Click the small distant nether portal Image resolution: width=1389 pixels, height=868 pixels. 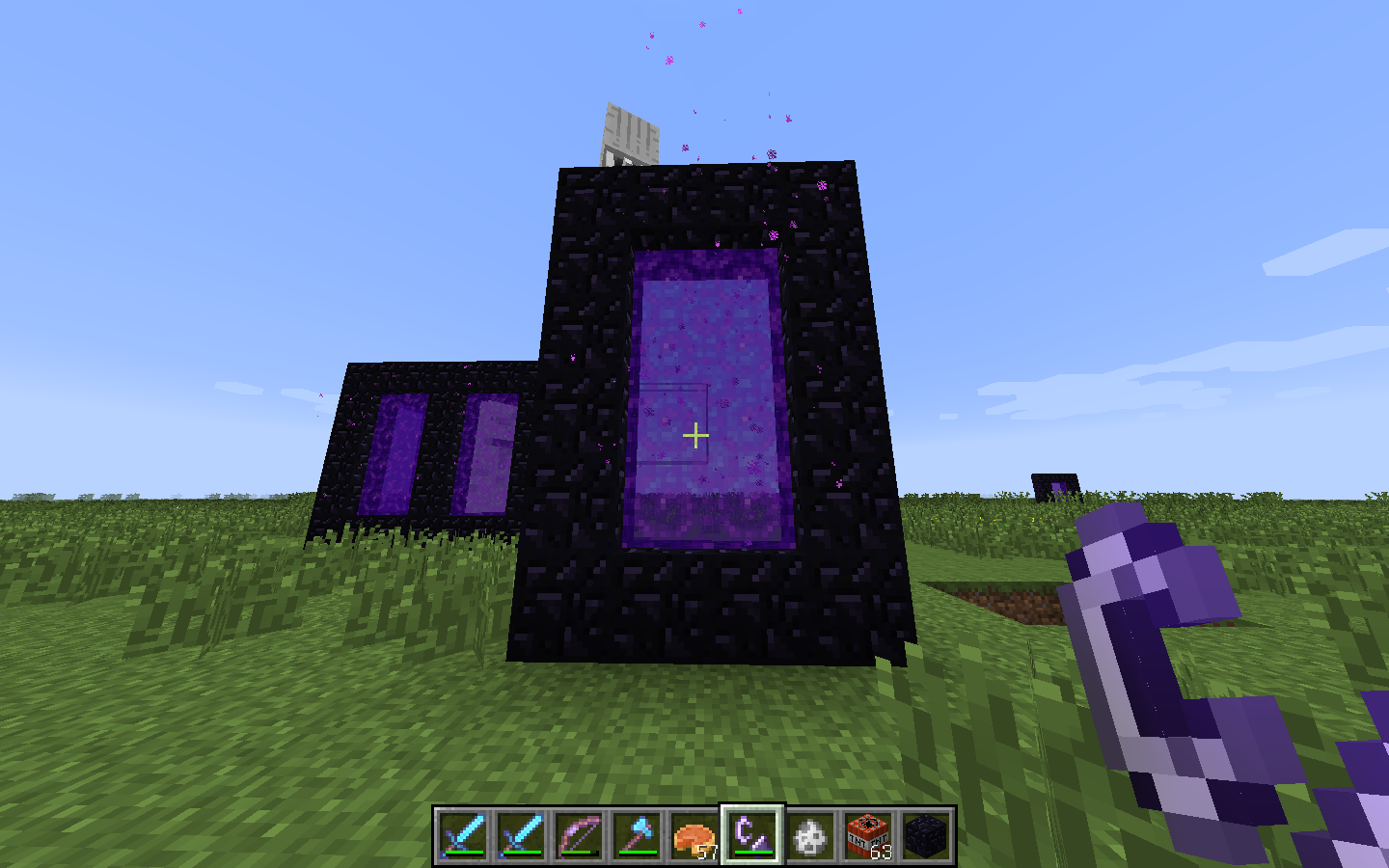1055,489
